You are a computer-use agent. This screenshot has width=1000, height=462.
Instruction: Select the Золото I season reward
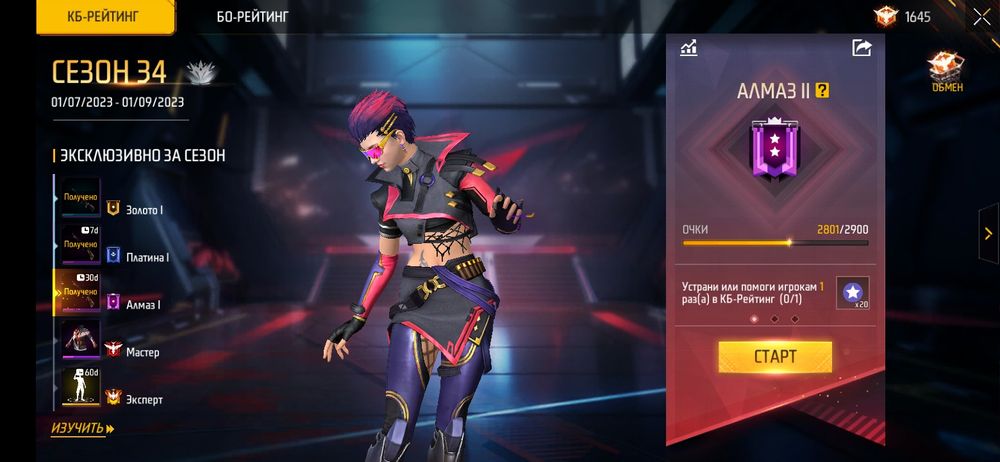[x=81, y=198]
